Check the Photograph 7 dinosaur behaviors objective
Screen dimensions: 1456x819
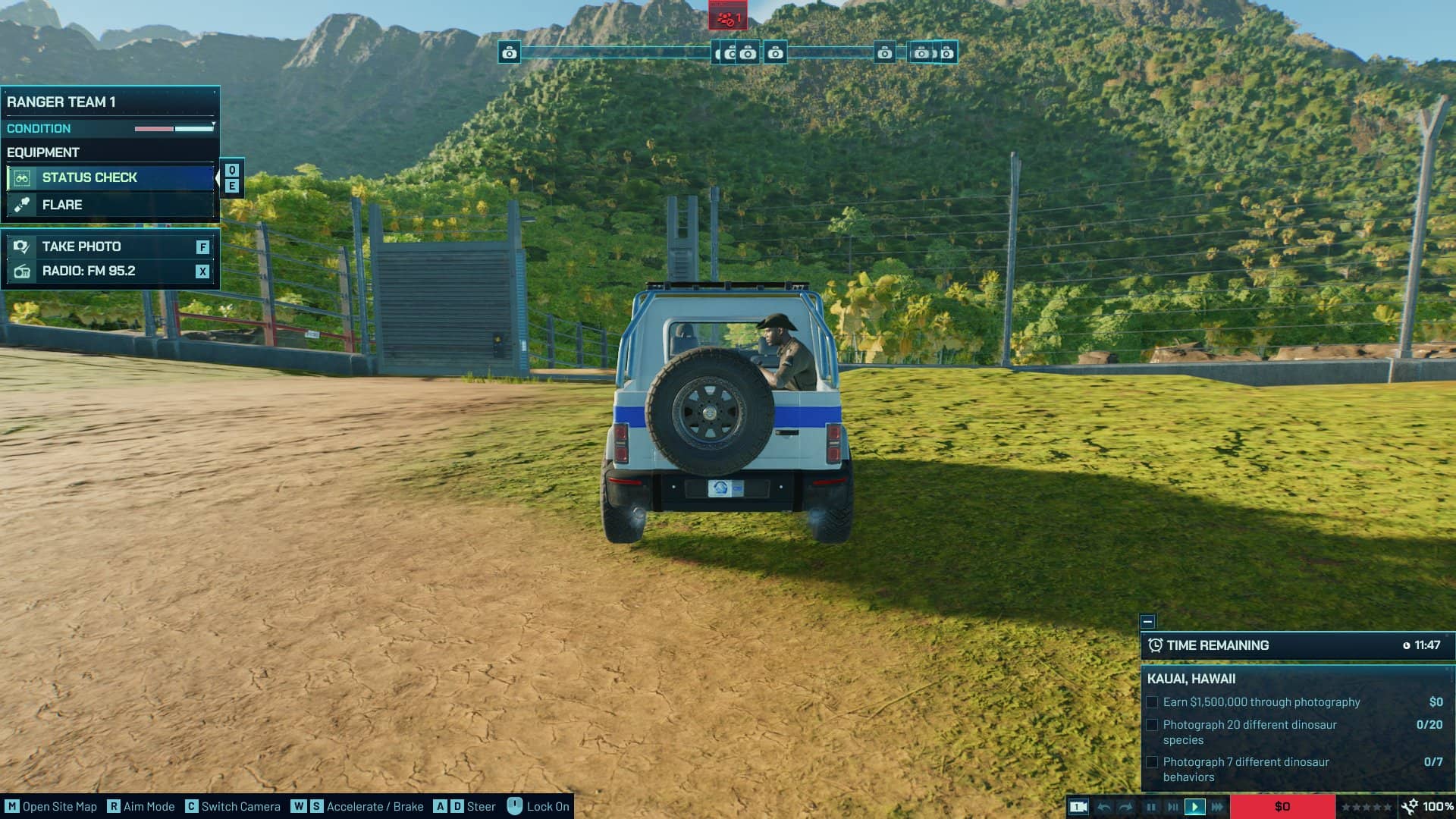[1153, 762]
